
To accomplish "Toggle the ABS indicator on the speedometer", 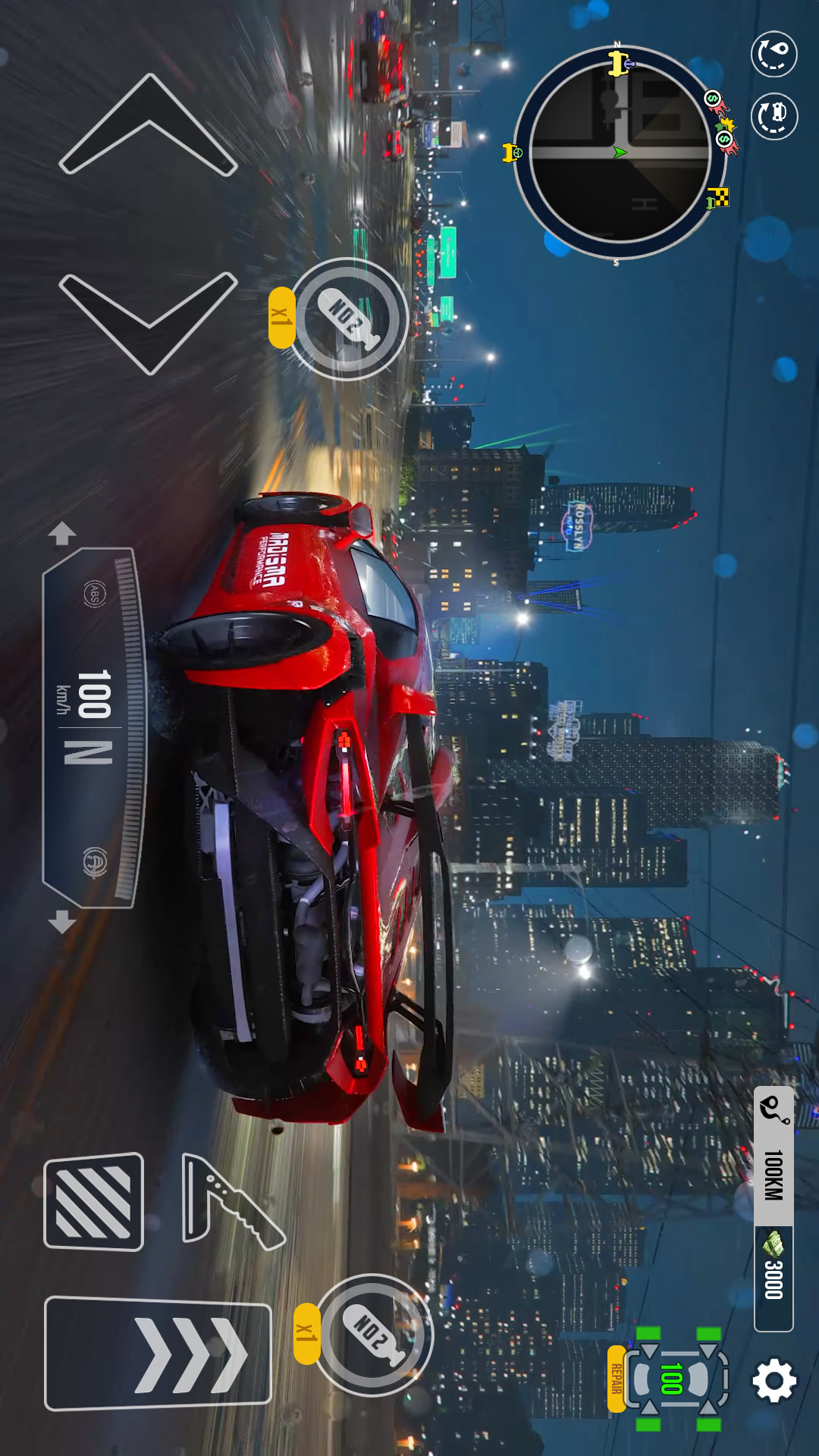I will [94, 594].
